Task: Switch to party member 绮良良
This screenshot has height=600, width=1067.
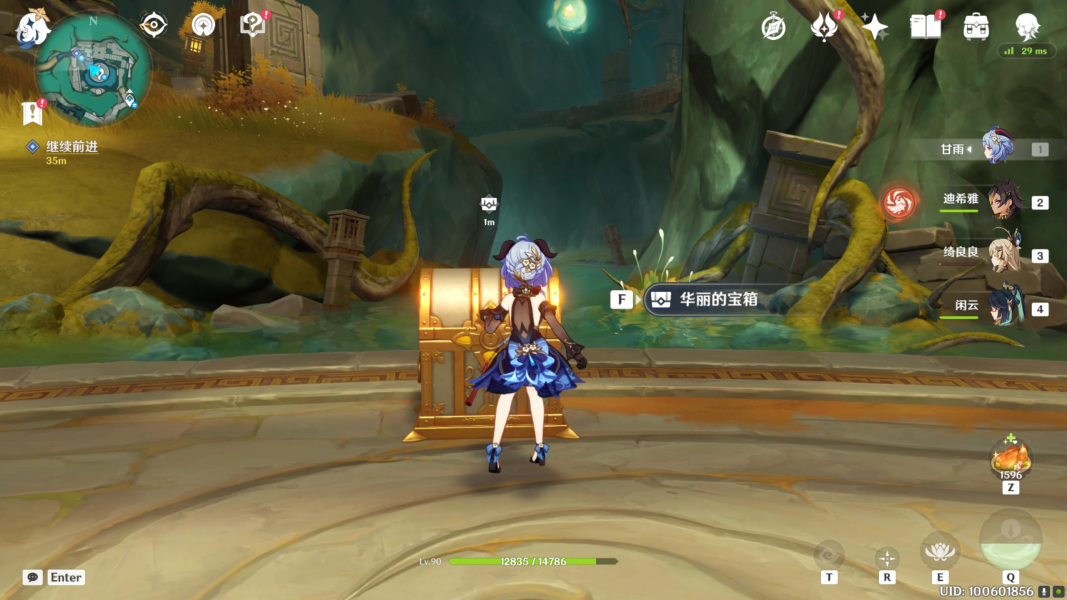Action: click(x=1002, y=255)
